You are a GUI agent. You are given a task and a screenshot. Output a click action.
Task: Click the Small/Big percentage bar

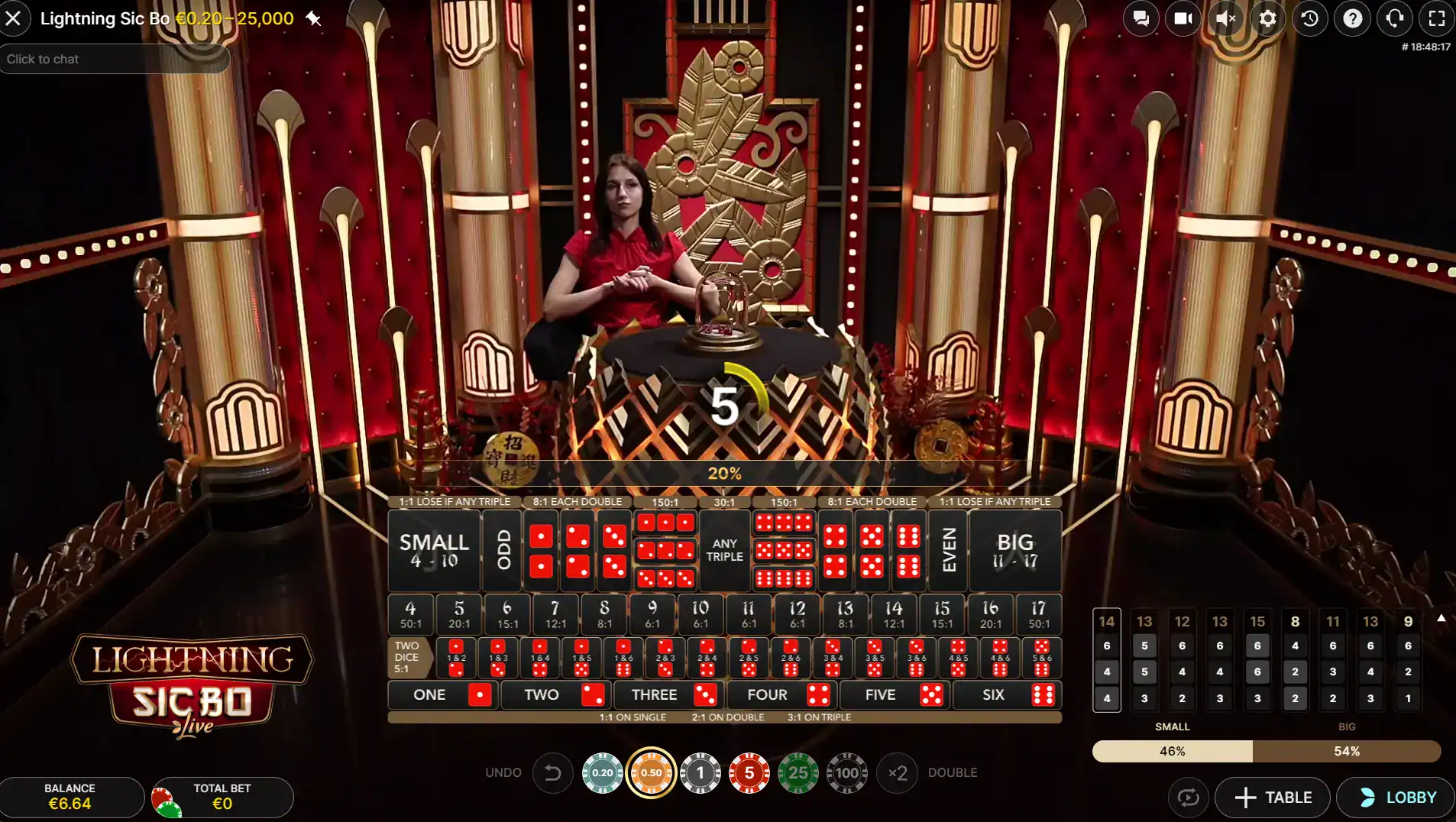(1265, 751)
